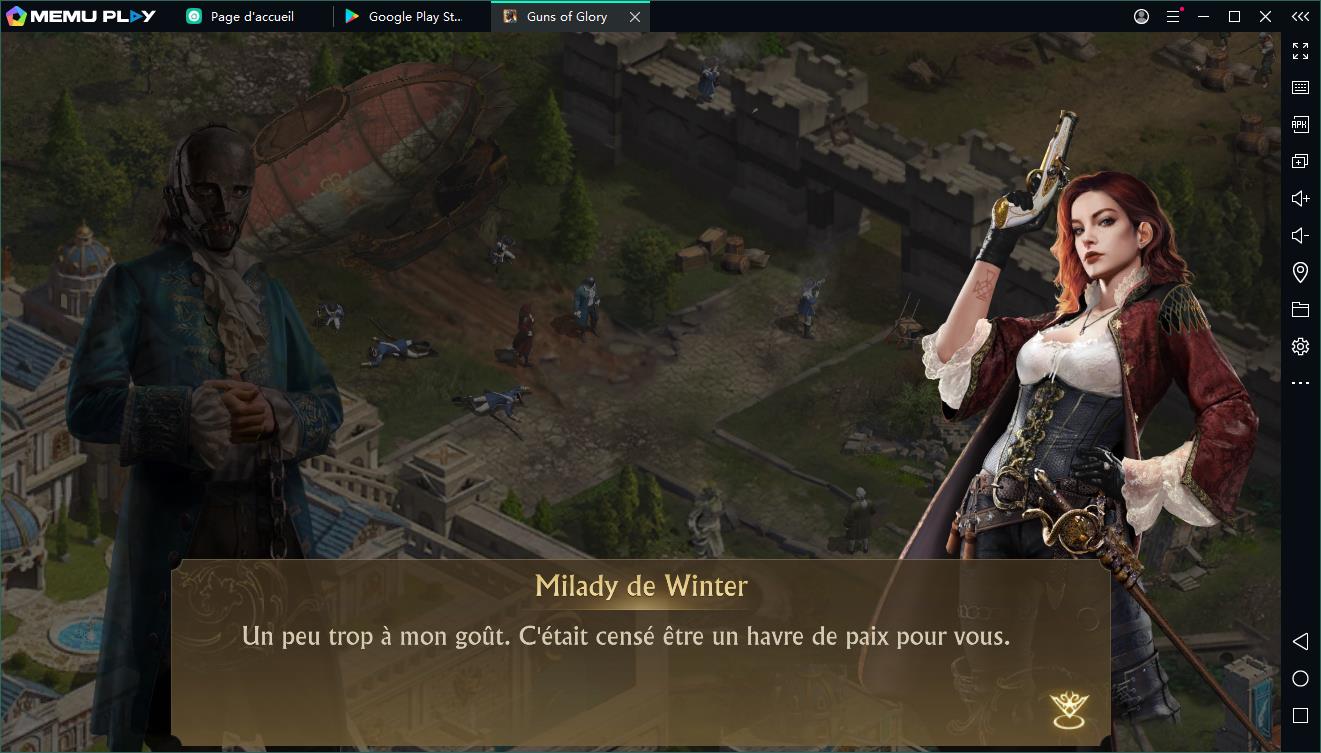1321x753 pixels.
Task: Tap the Android recent apps square
Action: click(x=1300, y=716)
